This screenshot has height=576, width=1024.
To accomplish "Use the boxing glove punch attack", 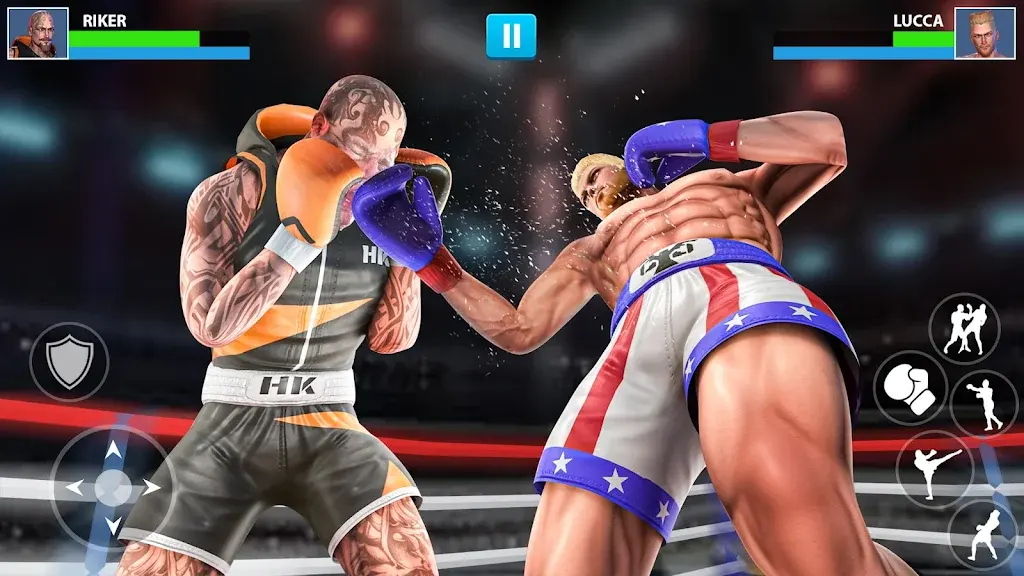I will [x=910, y=387].
